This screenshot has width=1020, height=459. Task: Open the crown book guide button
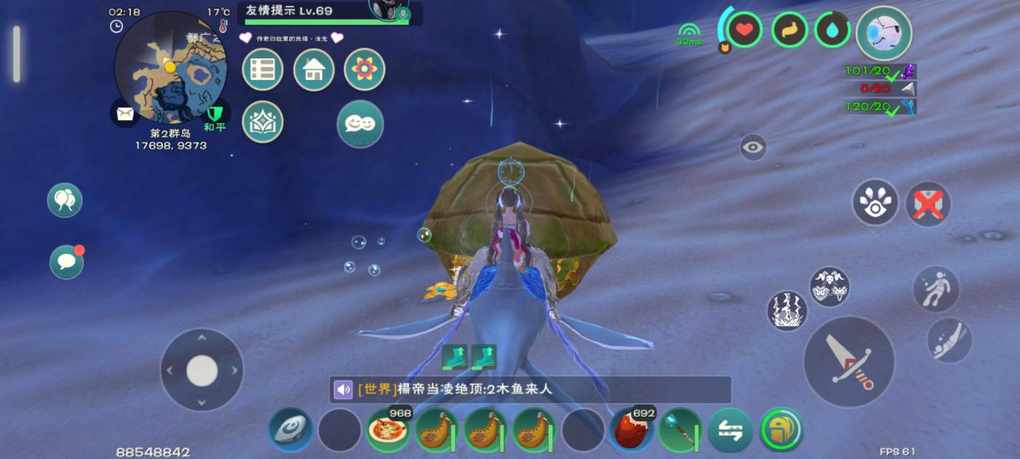pyautogui.click(x=263, y=122)
